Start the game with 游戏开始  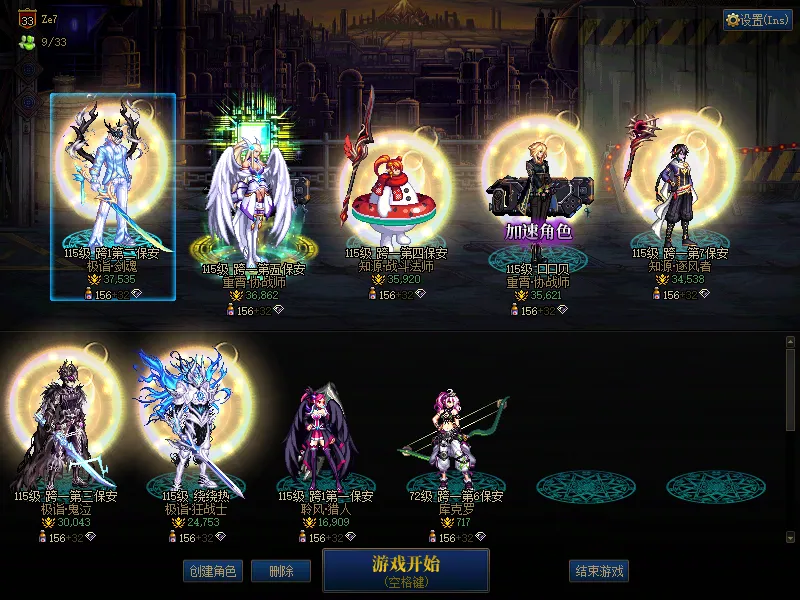pyautogui.click(x=405, y=569)
